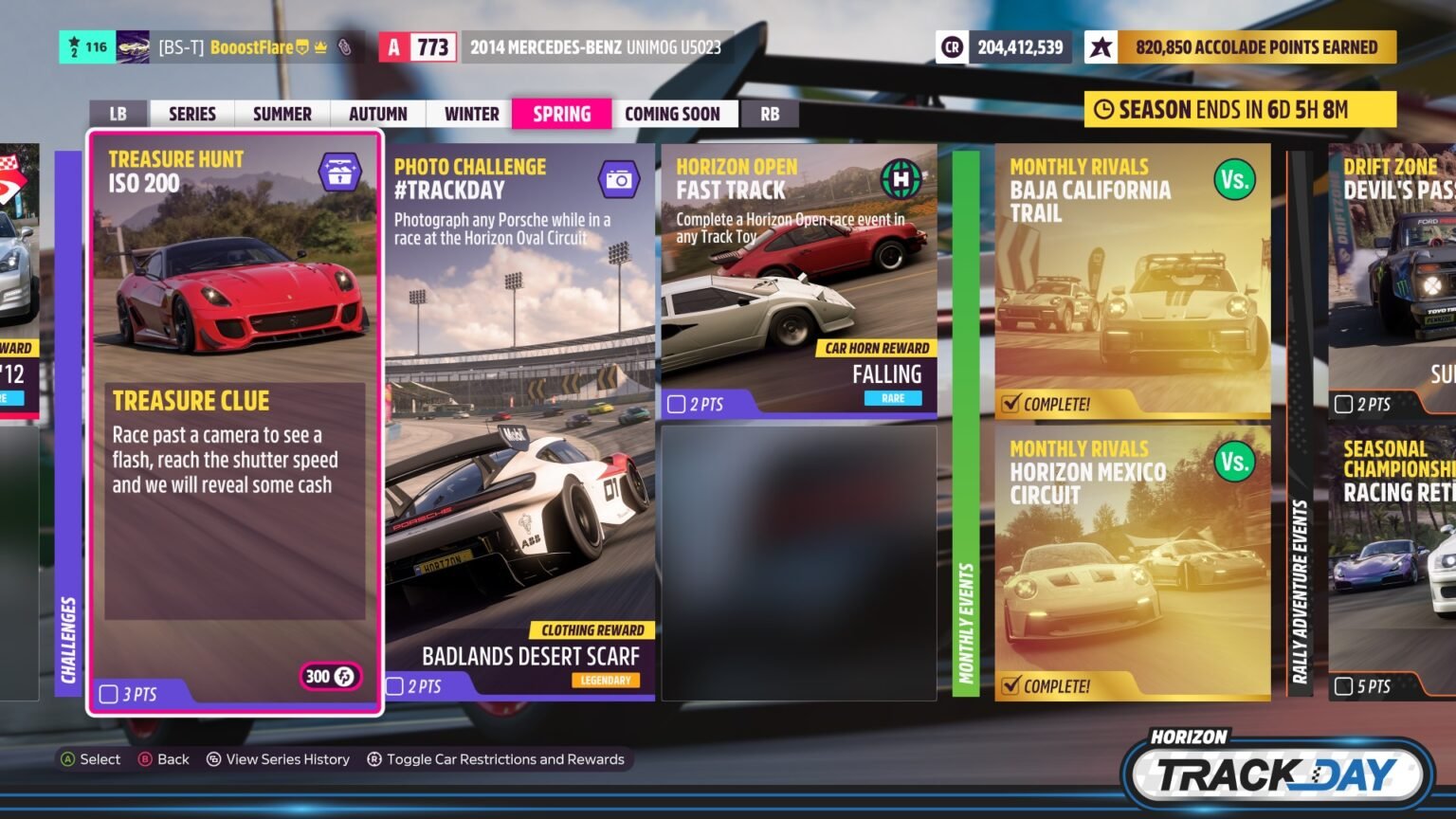Toggle the COMPLETE! checkmark on Baja California Trail
The image size is (1456, 819).
pos(1012,402)
